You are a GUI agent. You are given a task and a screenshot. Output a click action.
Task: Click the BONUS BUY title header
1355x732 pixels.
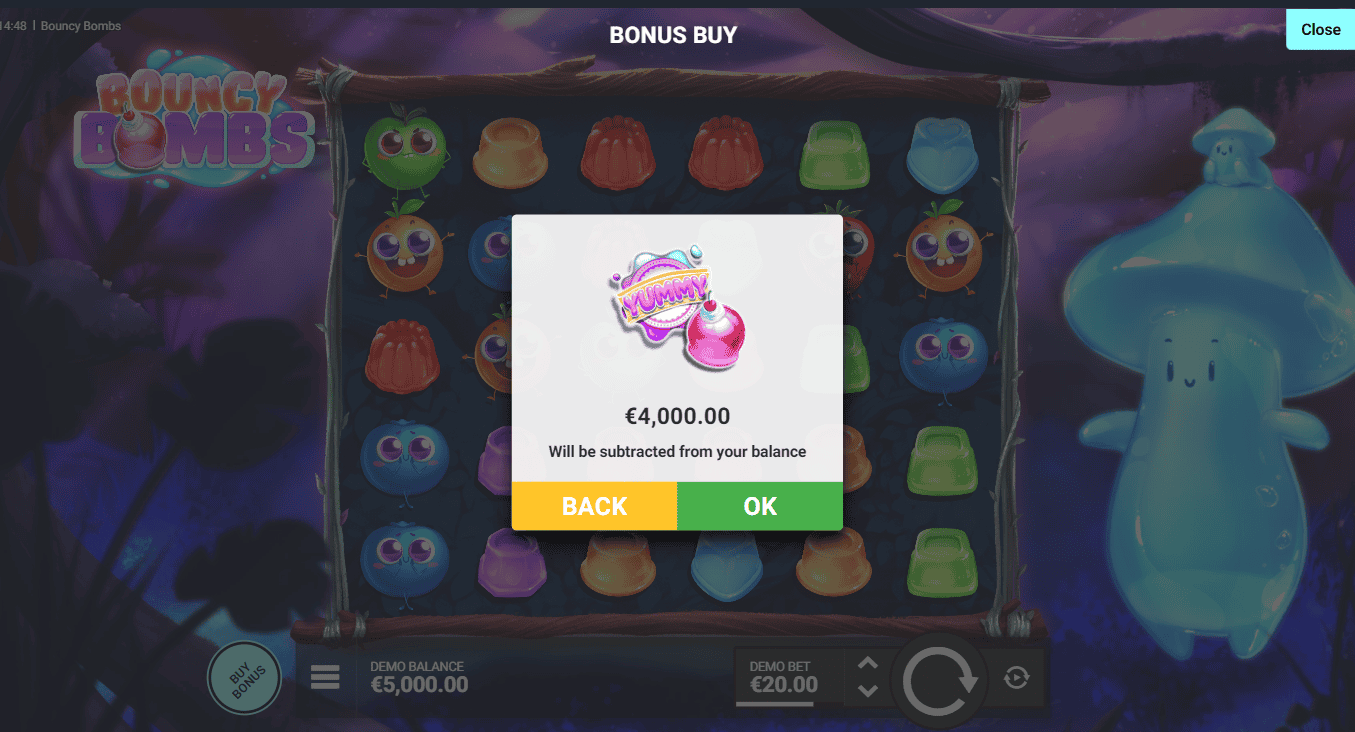tap(672, 34)
